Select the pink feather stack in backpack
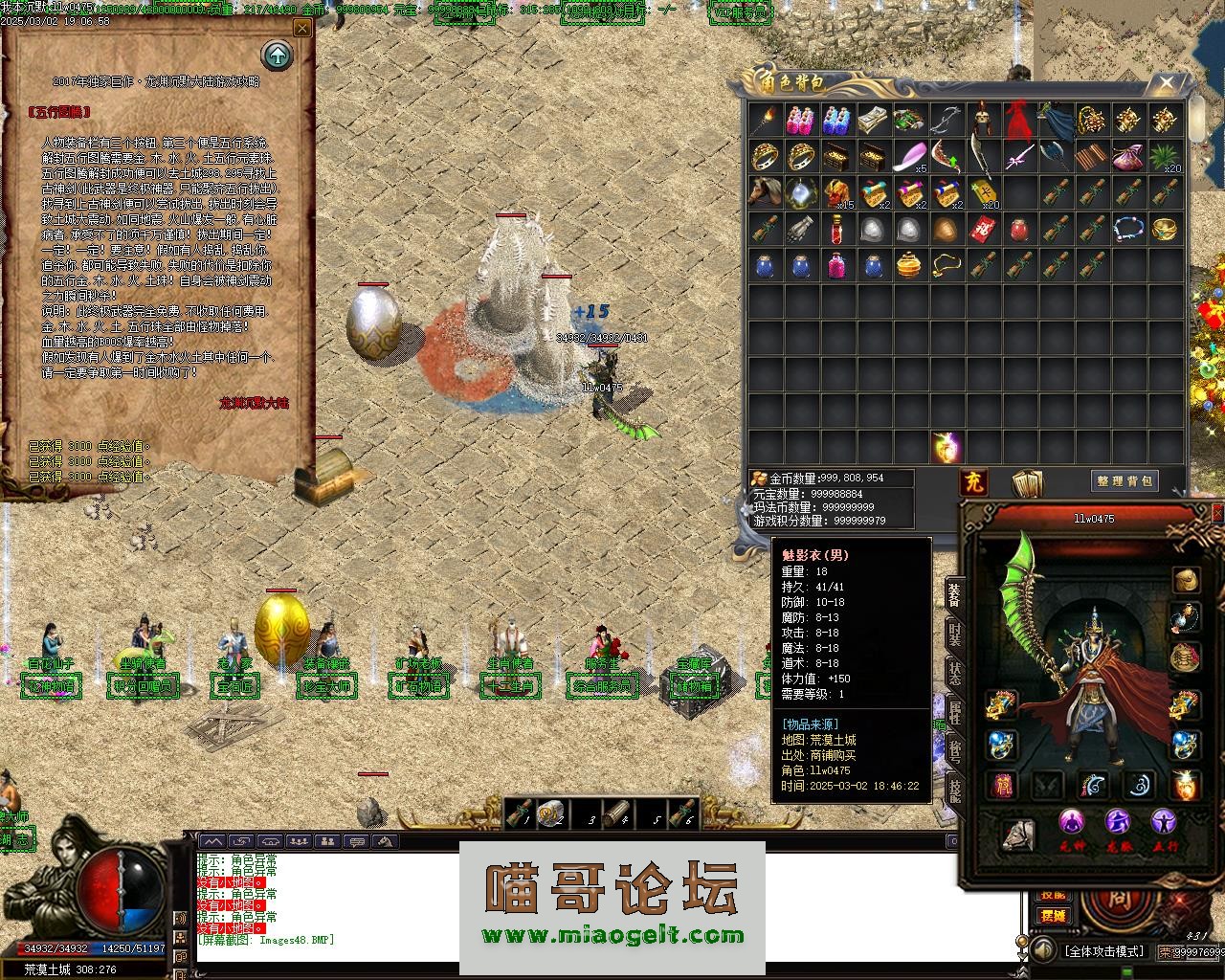 (909, 156)
